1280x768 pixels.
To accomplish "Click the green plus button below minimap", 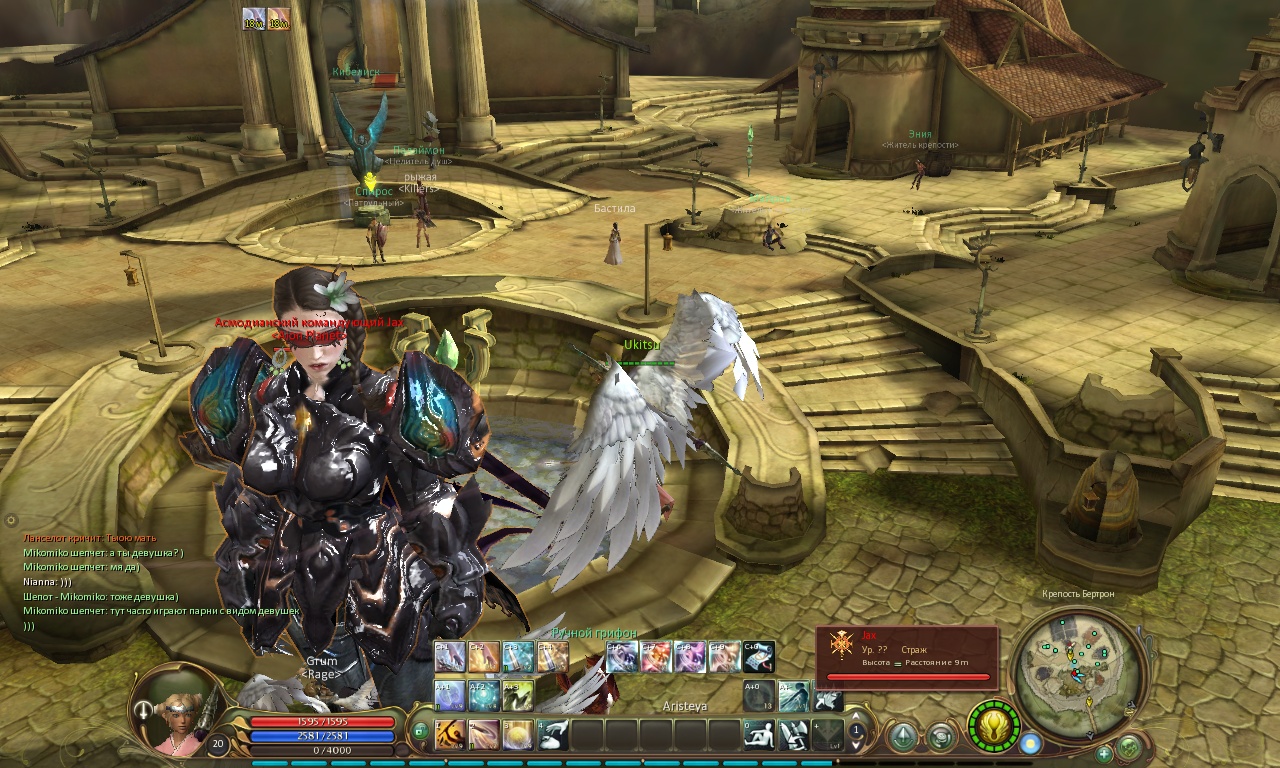I will (x=1104, y=753).
